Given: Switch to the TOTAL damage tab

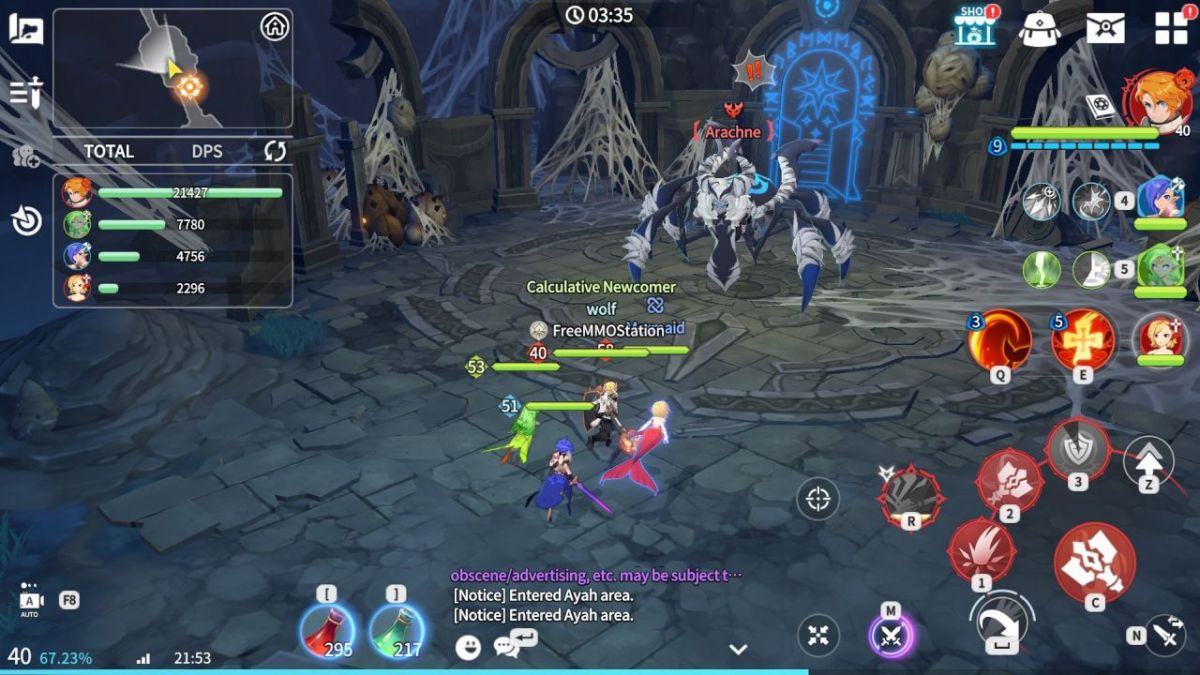Looking at the screenshot, I should [109, 151].
